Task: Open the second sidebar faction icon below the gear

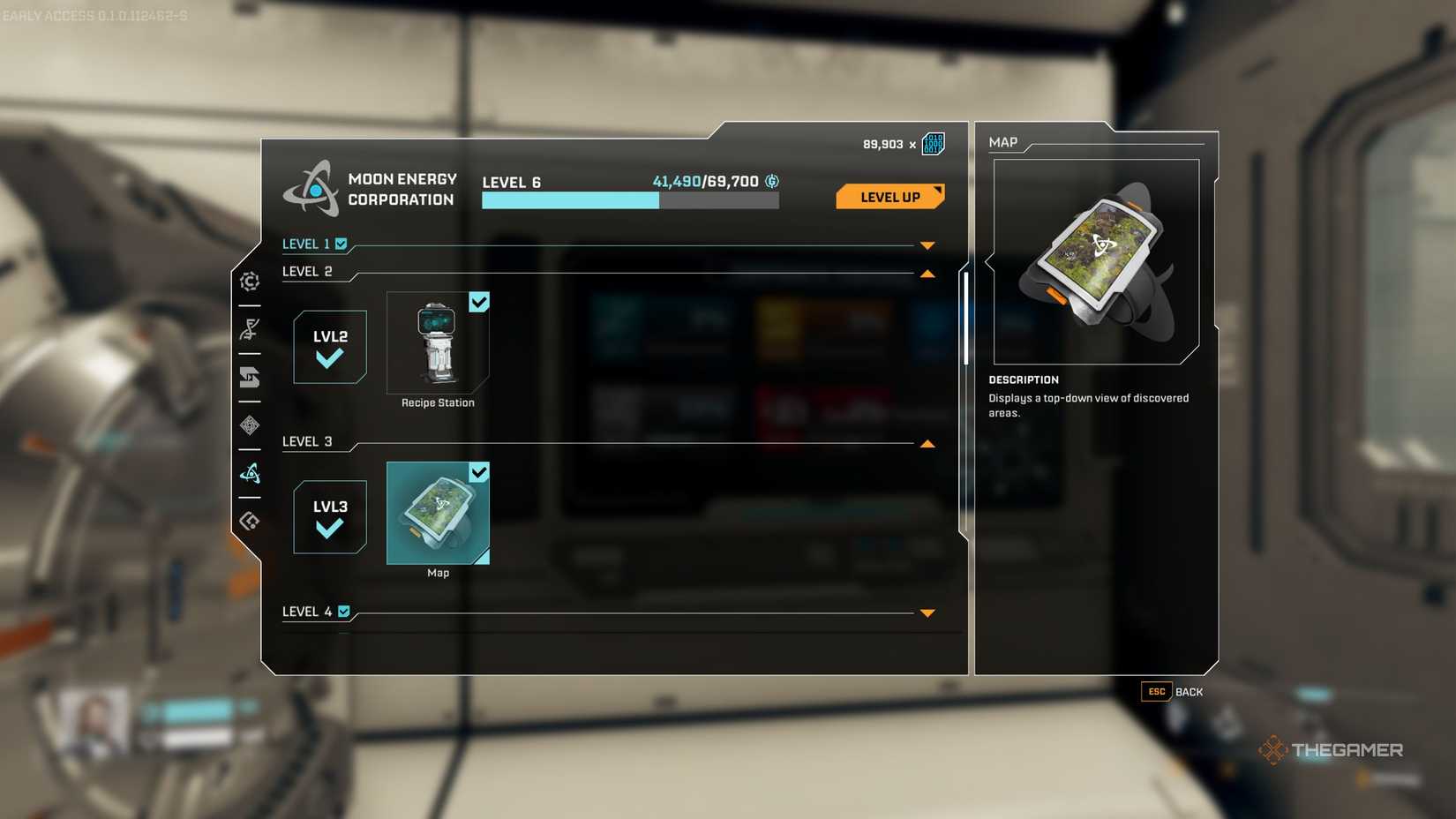Action: [250, 328]
